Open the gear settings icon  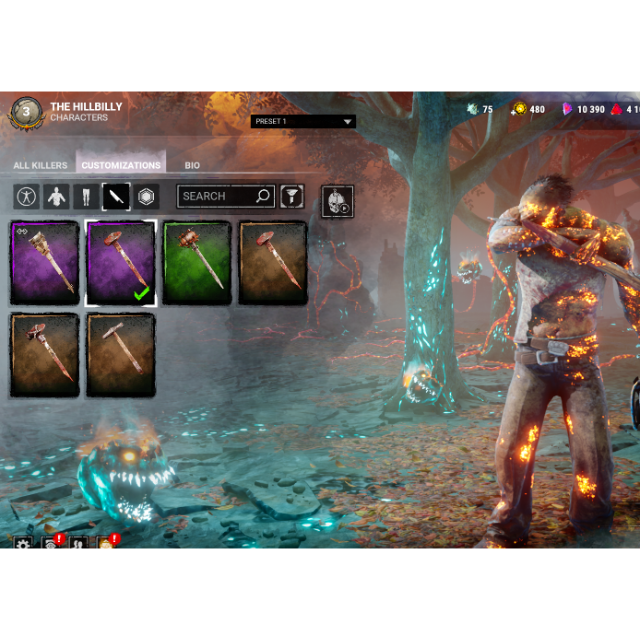point(22,544)
